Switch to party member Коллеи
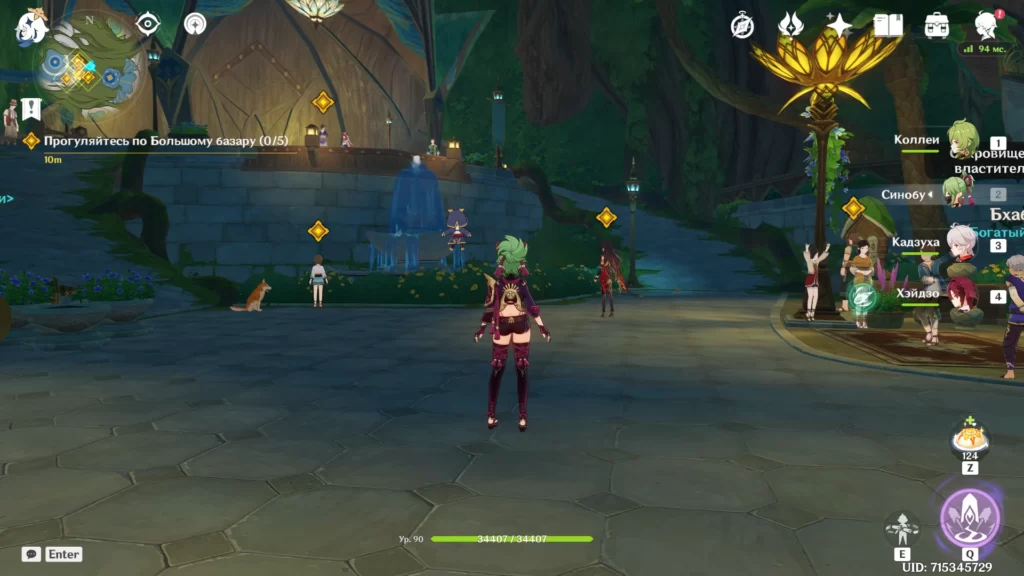The height and width of the screenshot is (576, 1024). click(x=961, y=145)
